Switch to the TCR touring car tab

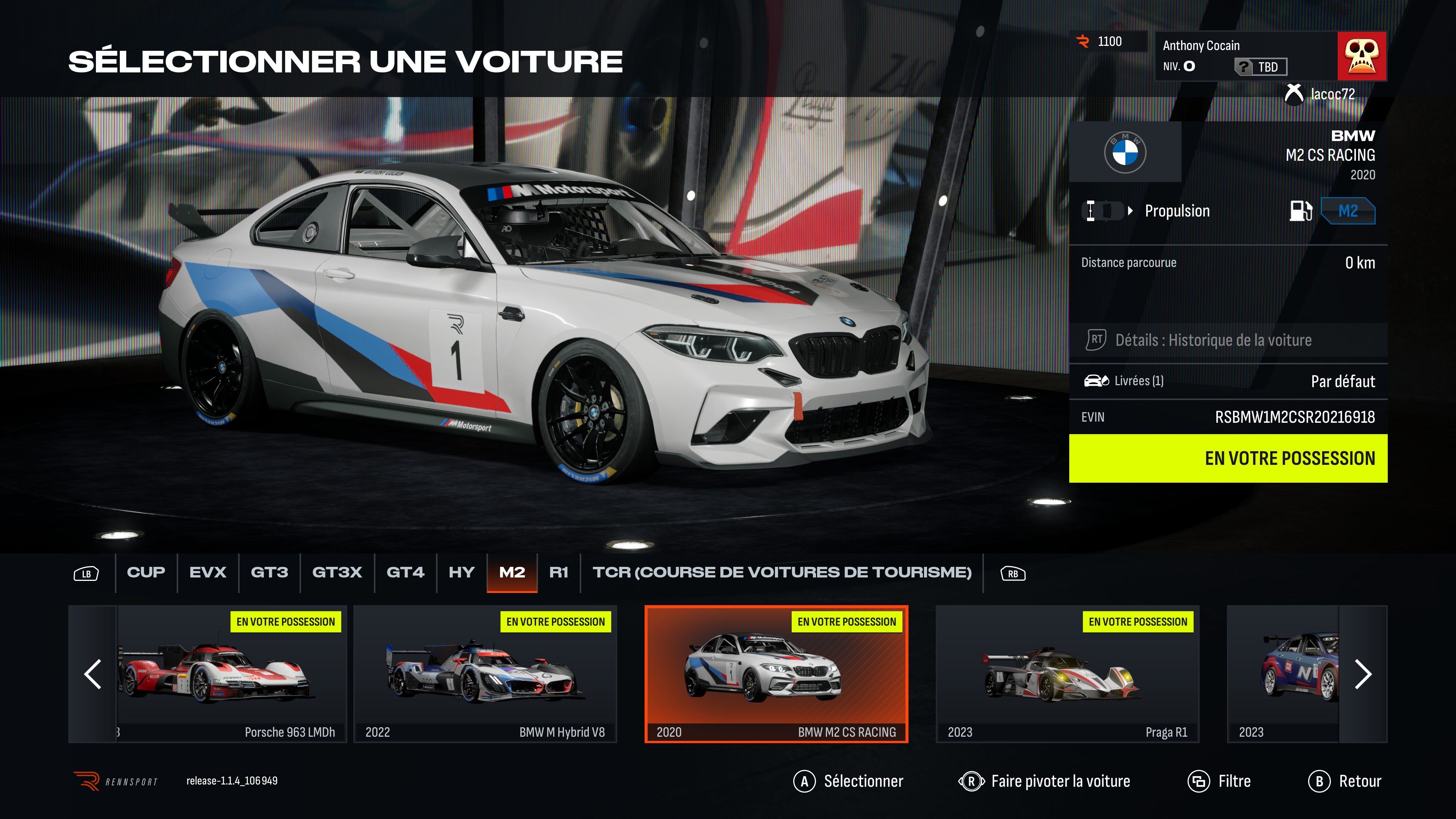point(782,573)
